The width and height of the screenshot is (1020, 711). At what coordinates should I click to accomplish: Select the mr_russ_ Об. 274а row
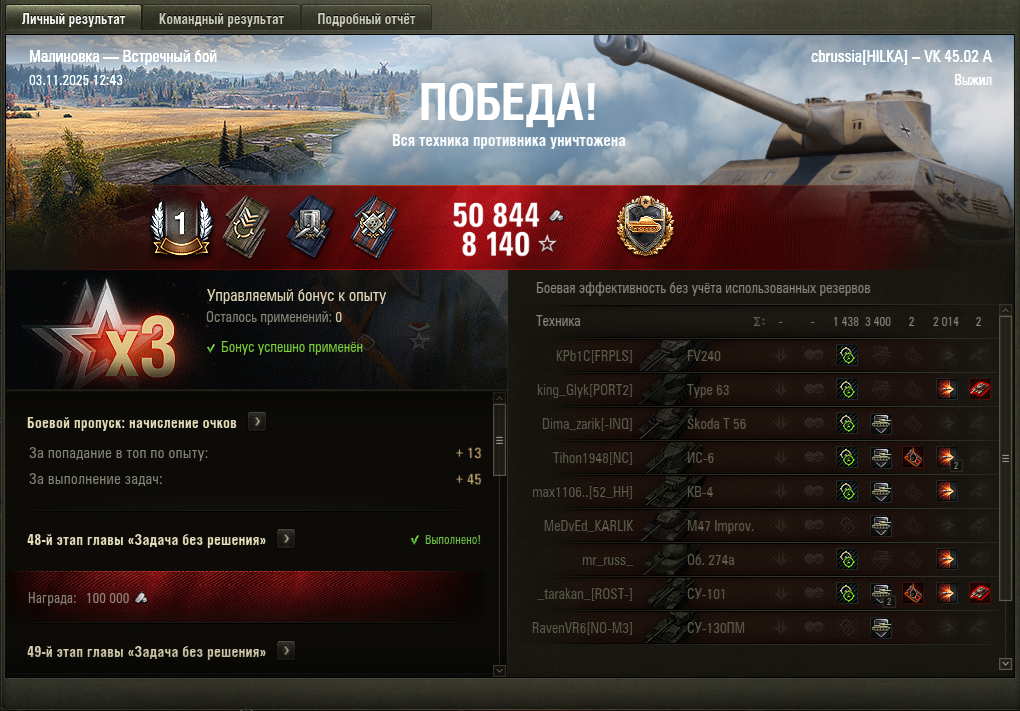(x=700, y=559)
